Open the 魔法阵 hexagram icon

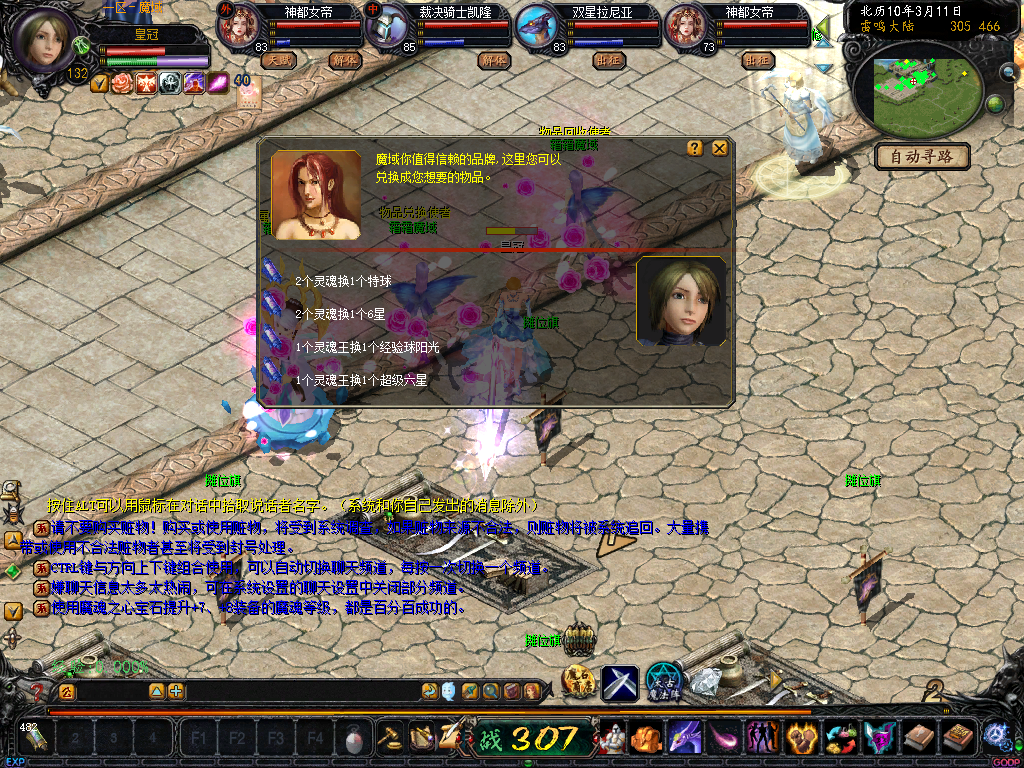pos(664,682)
